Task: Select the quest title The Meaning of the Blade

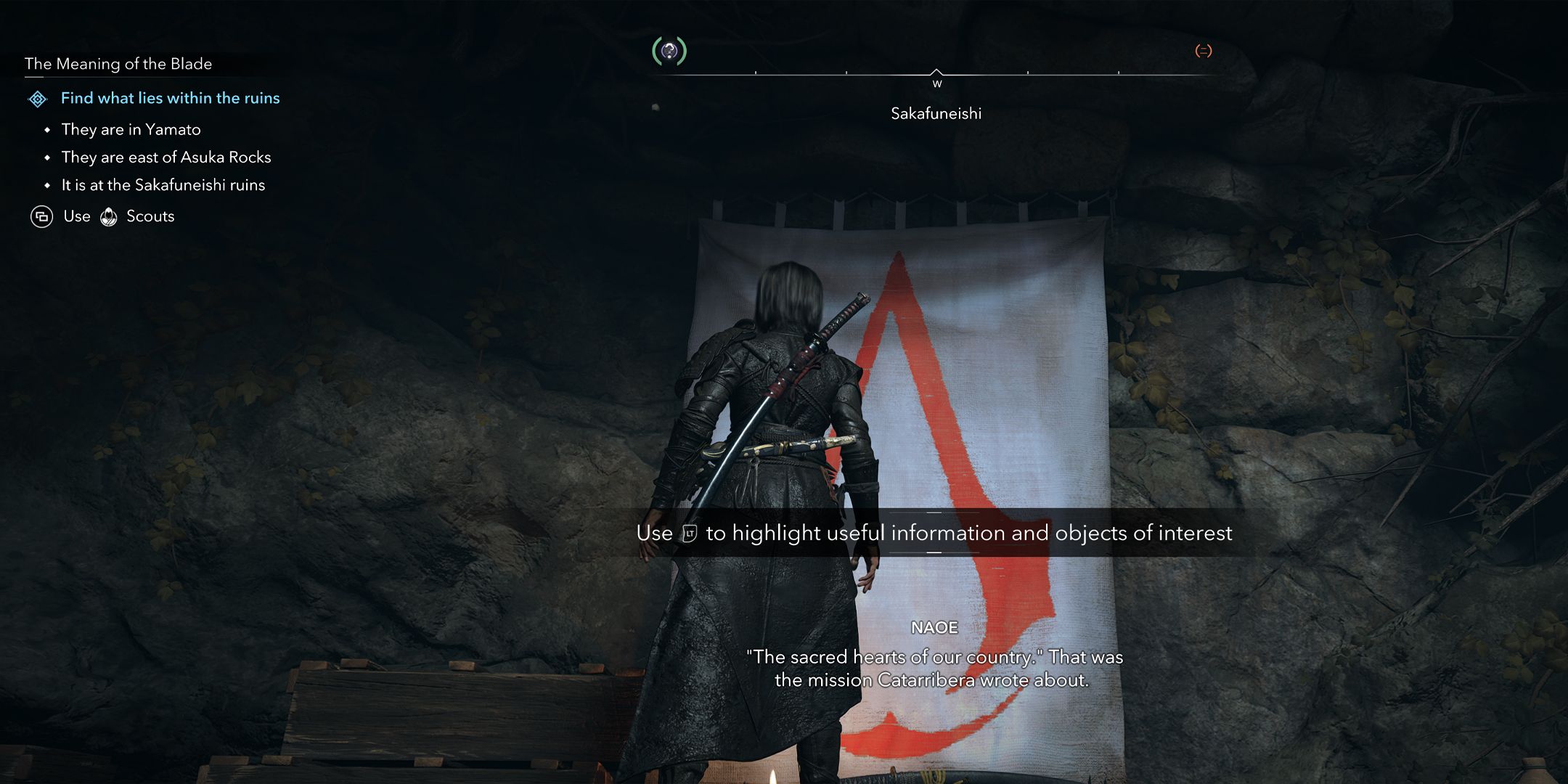Action: tap(118, 64)
